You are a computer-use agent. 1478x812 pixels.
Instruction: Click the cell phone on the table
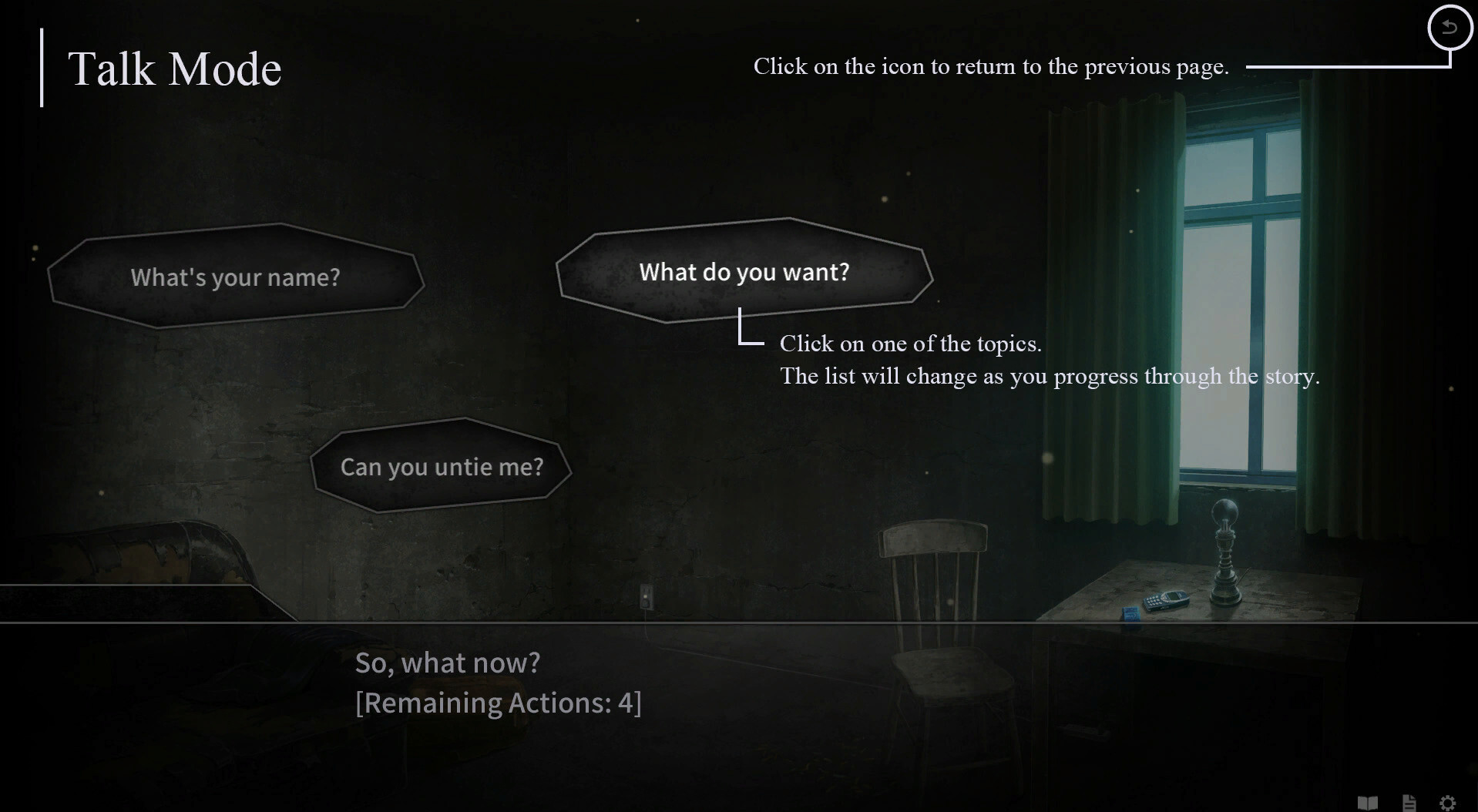click(x=1165, y=601)
